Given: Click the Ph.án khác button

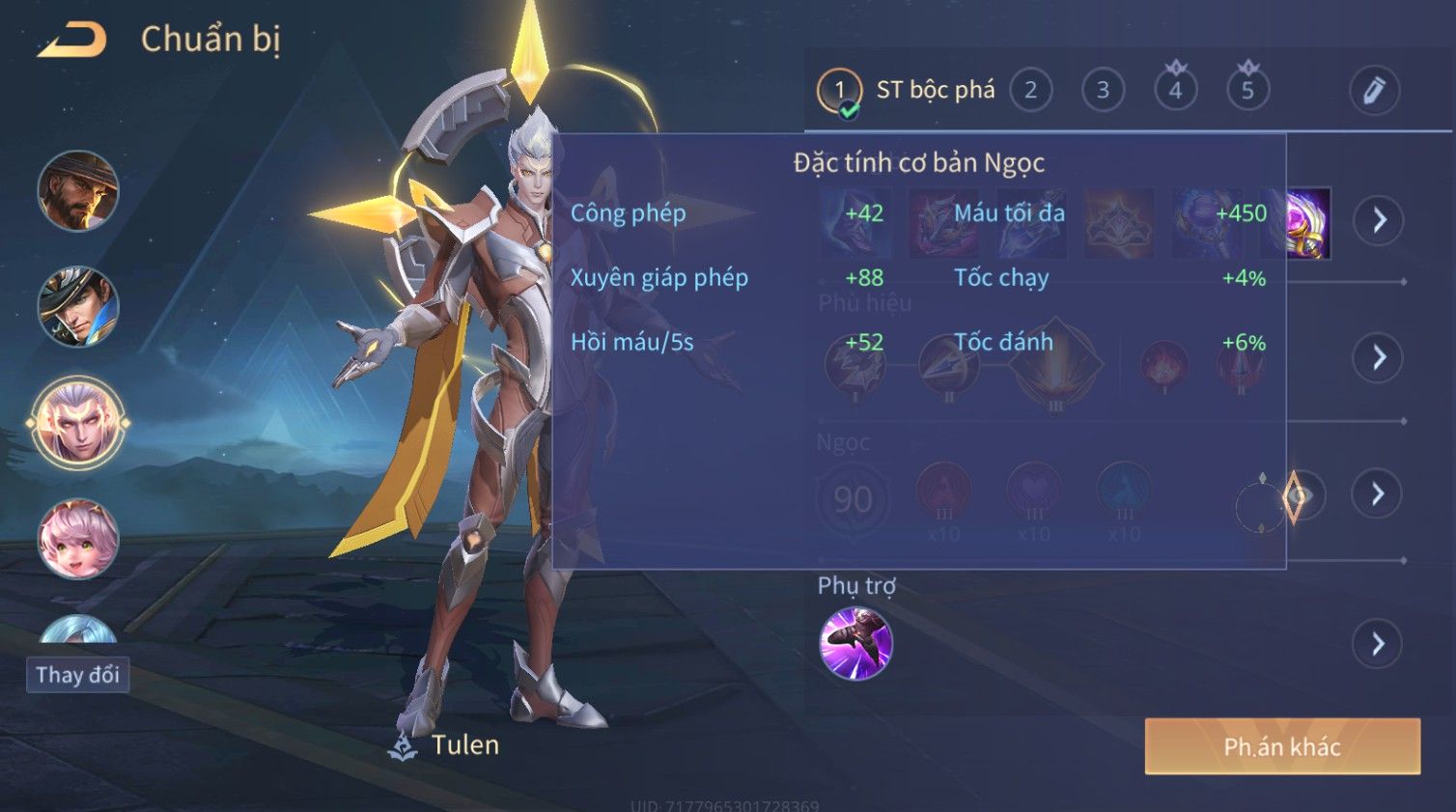Looking at the screenshot, I should [1281, 746].
